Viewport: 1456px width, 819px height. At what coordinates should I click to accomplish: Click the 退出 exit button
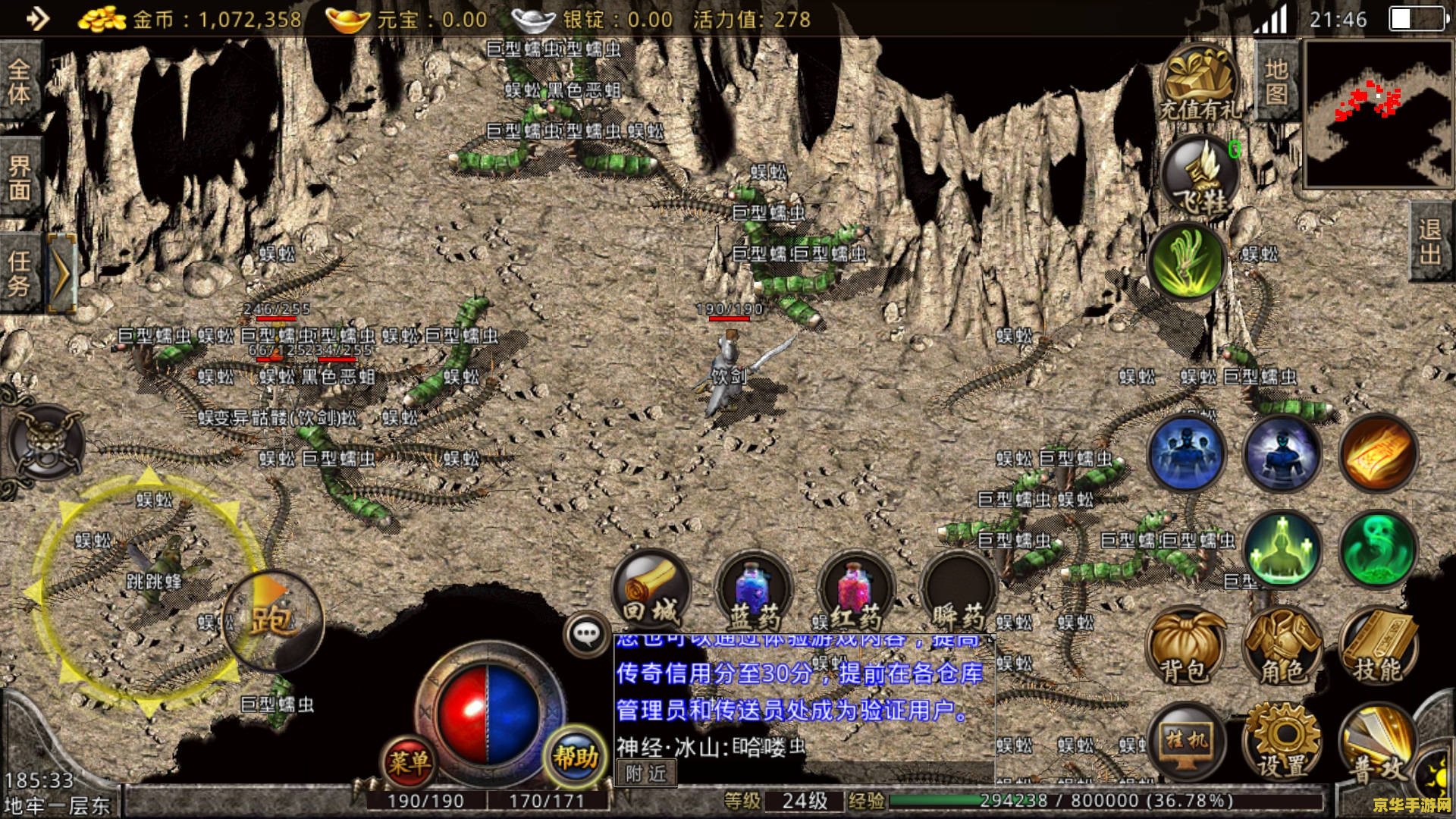pyautogui.click(x=1430, y=241)
